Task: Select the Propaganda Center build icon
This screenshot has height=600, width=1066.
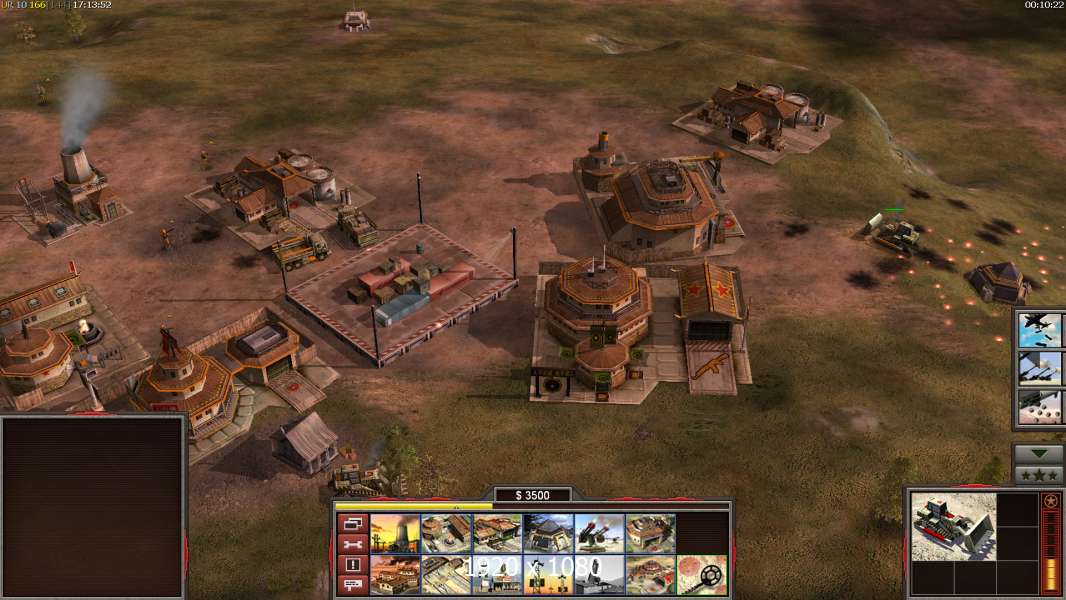Action: tap(650, 574)
